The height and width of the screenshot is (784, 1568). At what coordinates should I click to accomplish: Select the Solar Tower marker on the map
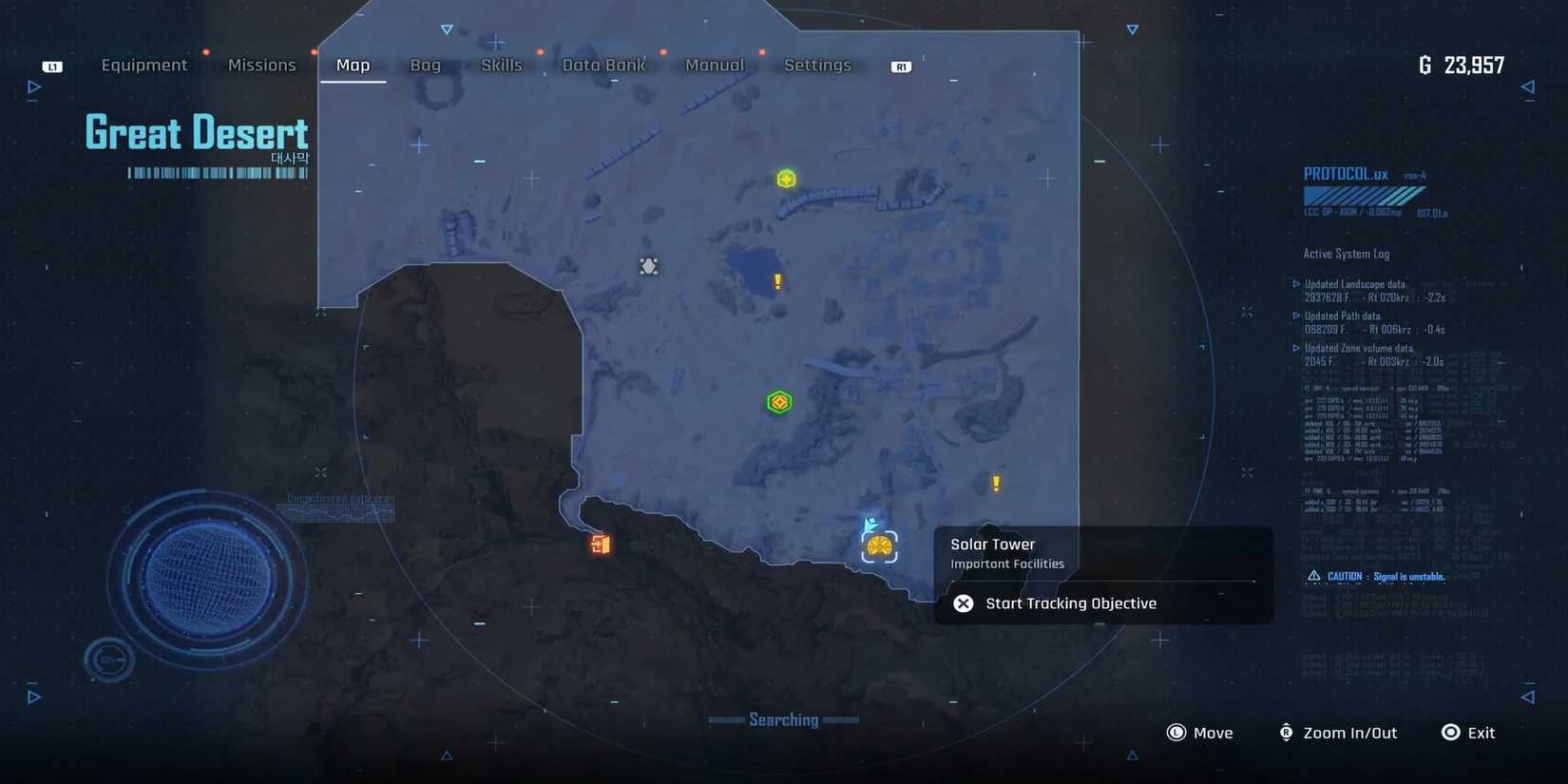coord(878,546)
